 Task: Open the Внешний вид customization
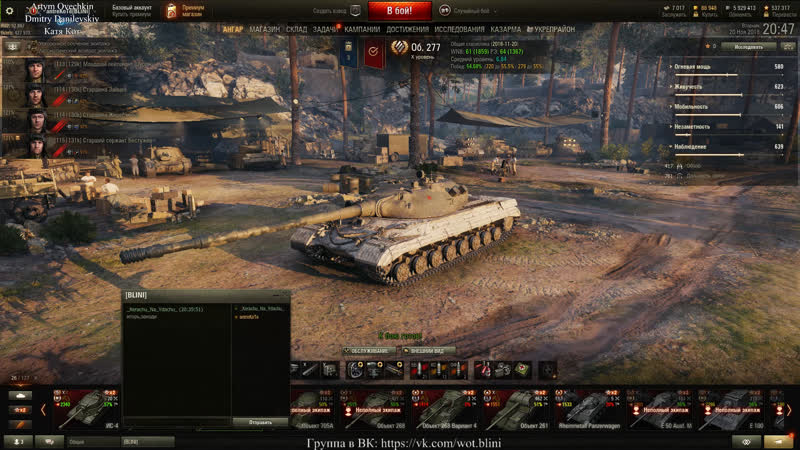432,351
